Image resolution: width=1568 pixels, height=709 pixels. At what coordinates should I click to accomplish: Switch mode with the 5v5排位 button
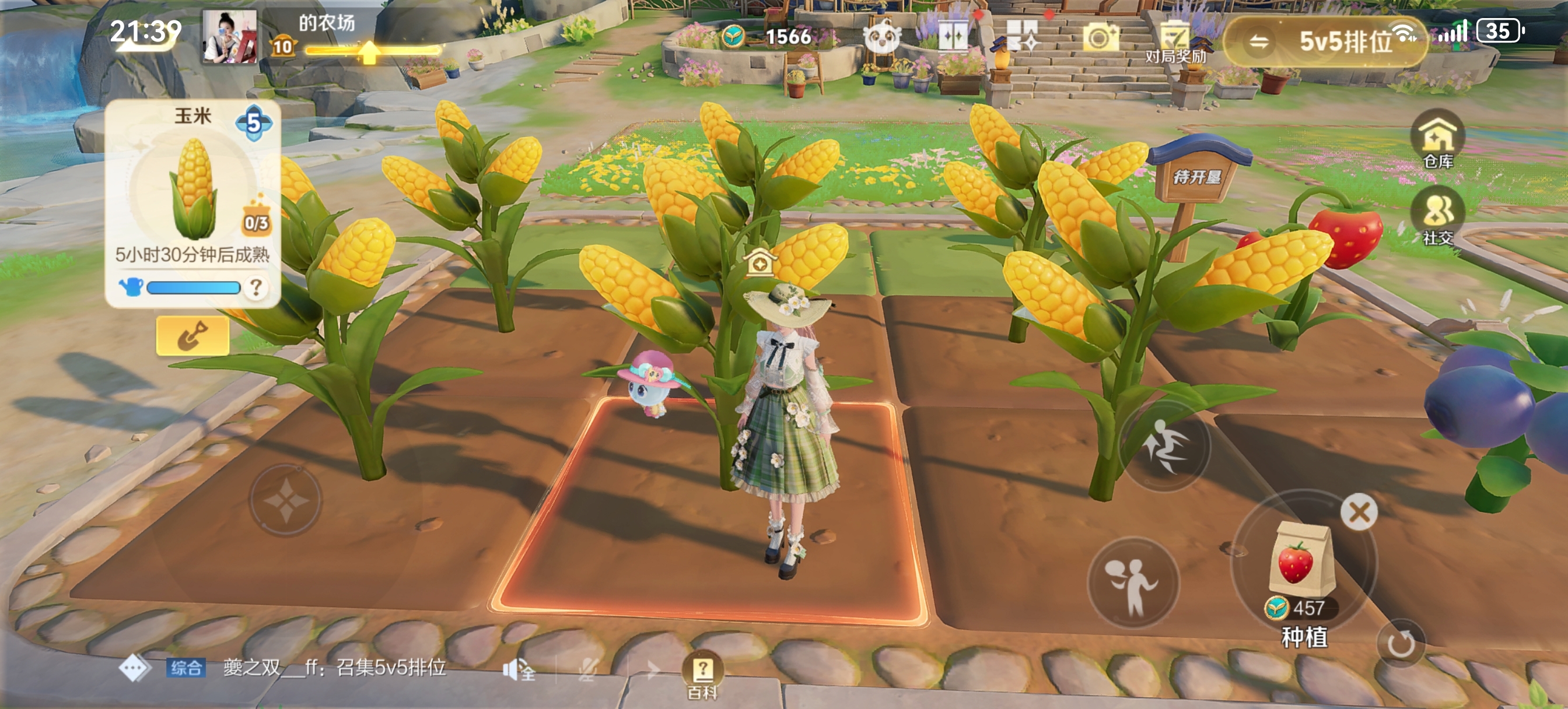click(1325, 41)
